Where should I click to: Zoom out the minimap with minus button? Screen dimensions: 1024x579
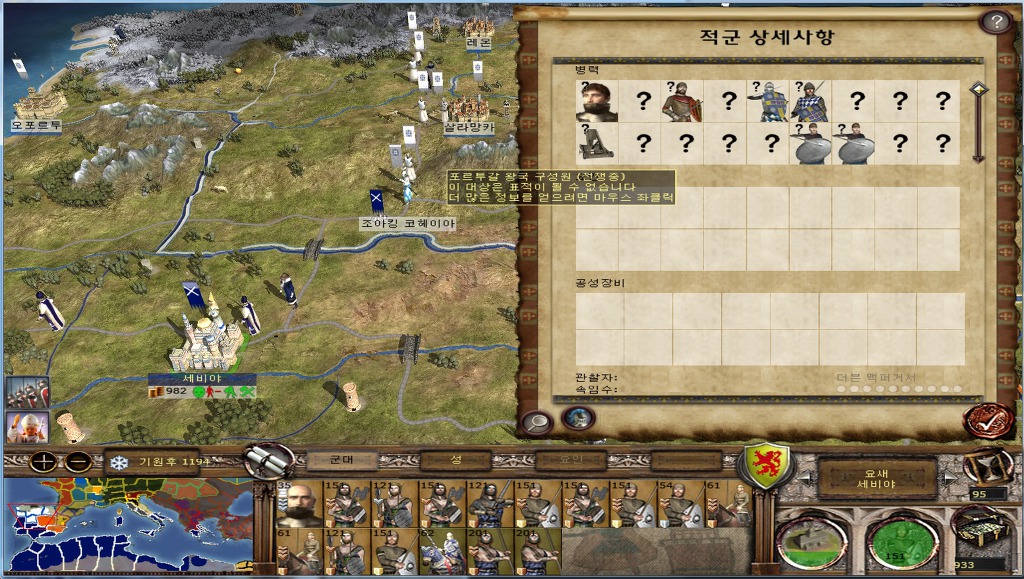(78, 463)
